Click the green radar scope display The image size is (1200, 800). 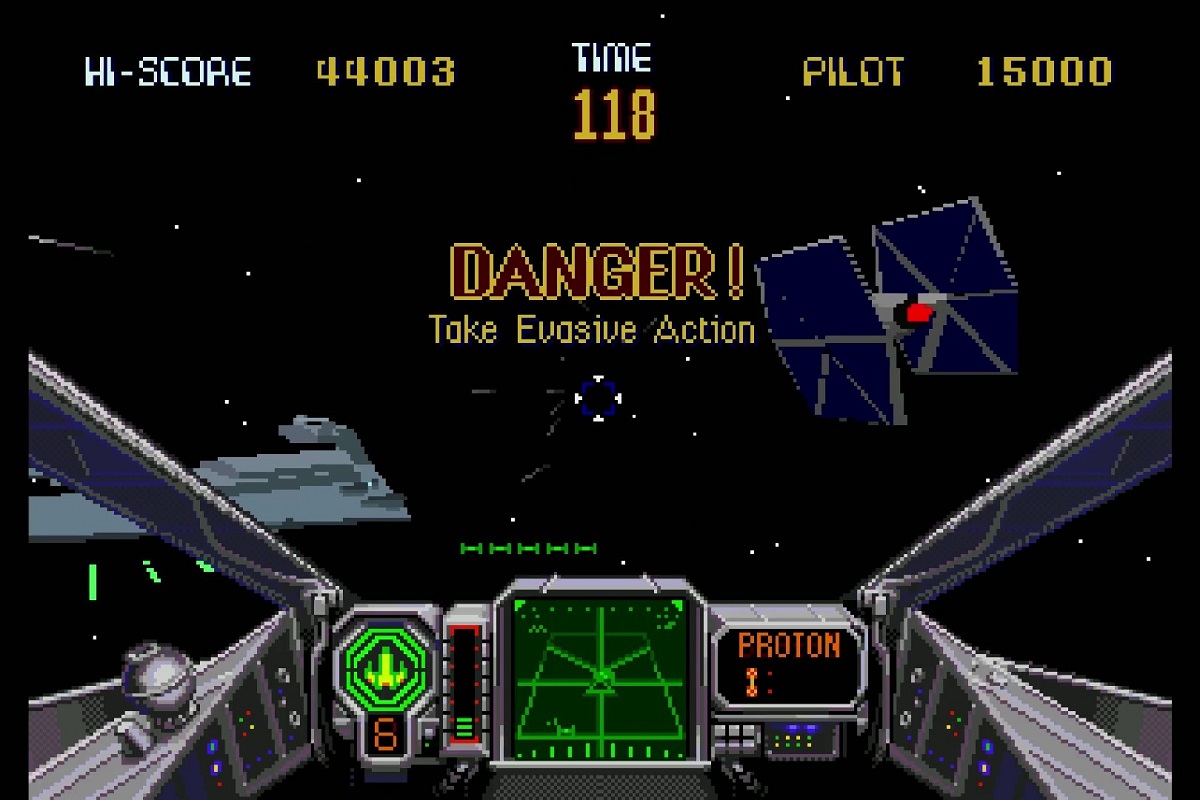601,677
